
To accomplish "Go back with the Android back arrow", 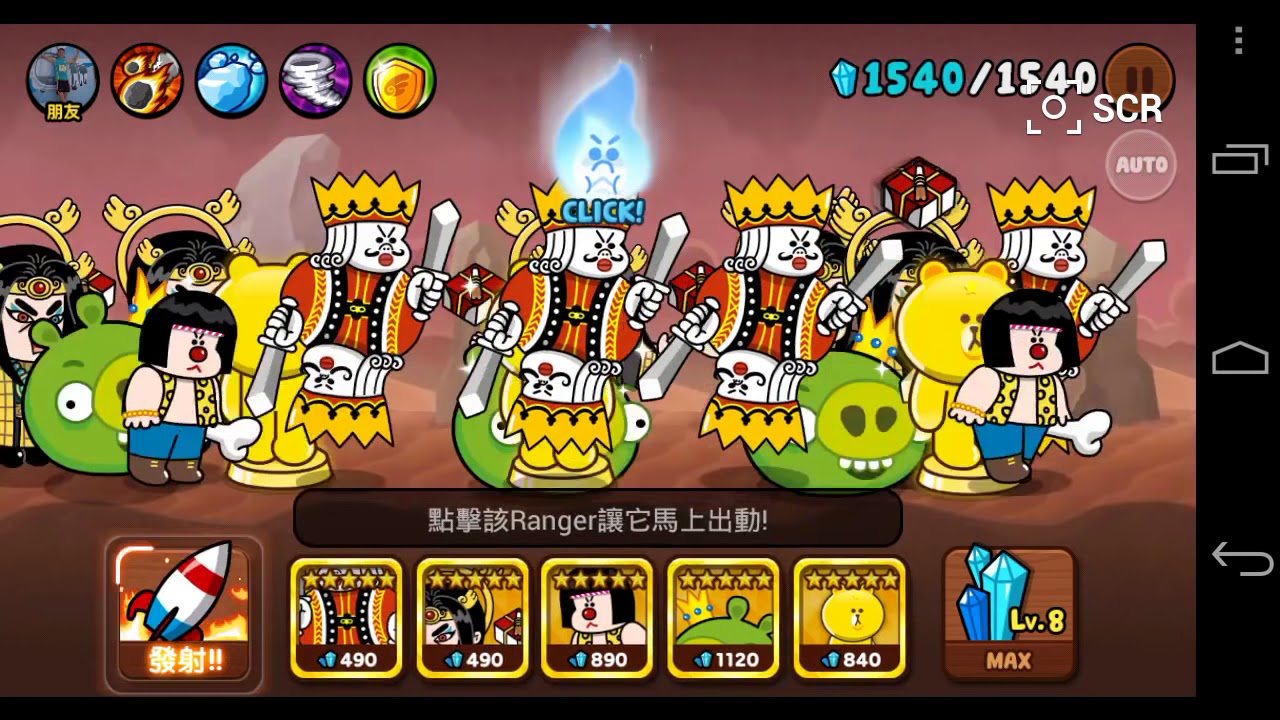I will tap(1241, 557).
